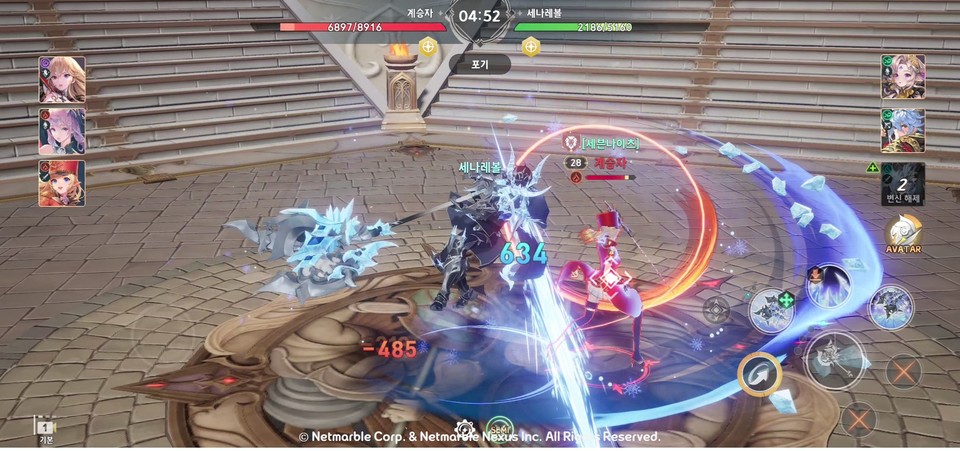Trigger the gold-ringed dash skill

[x=760, y=375]
